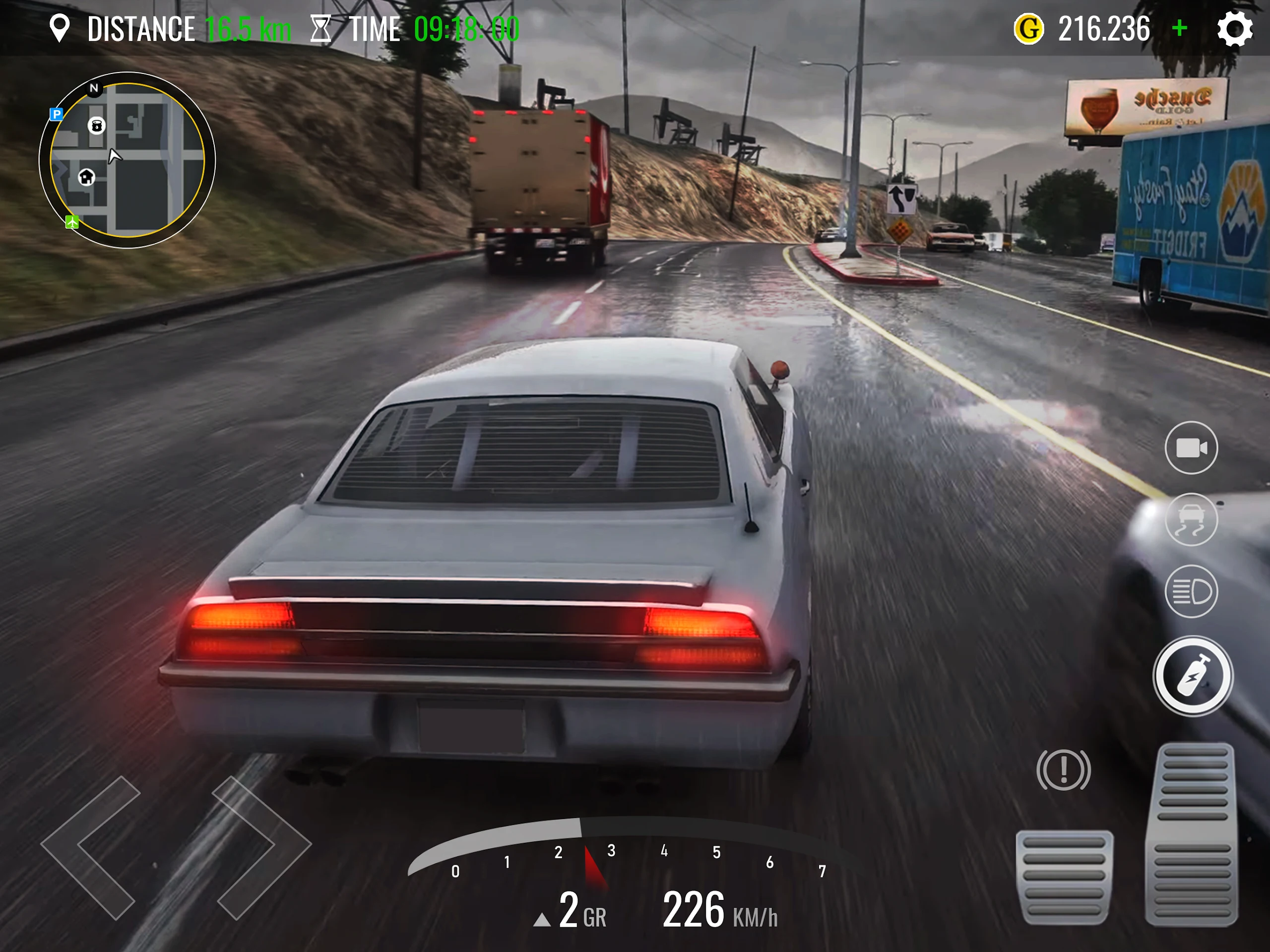Open the settings gear menu

click(1234, 29)
